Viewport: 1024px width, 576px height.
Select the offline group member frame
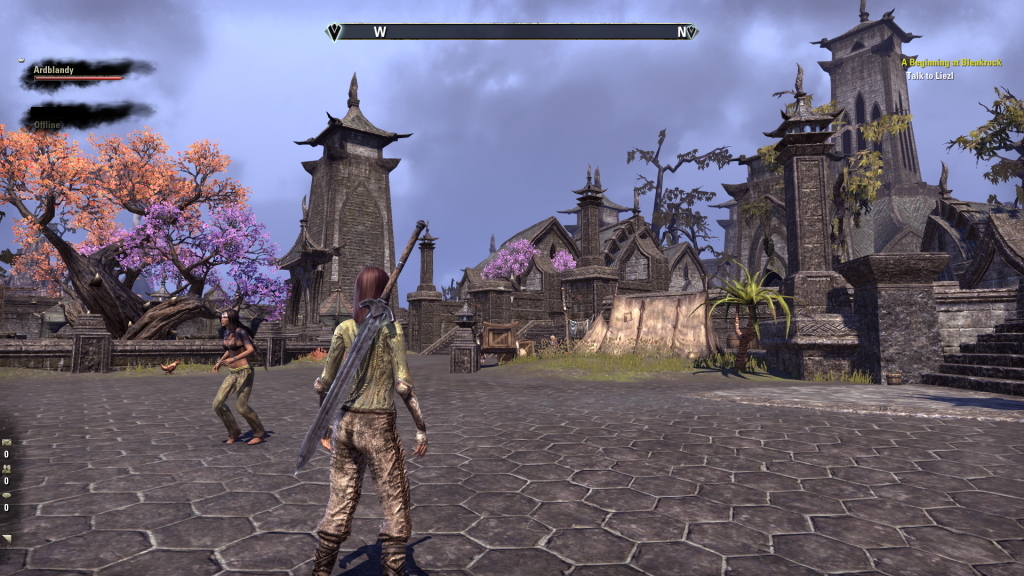(85, 116)
